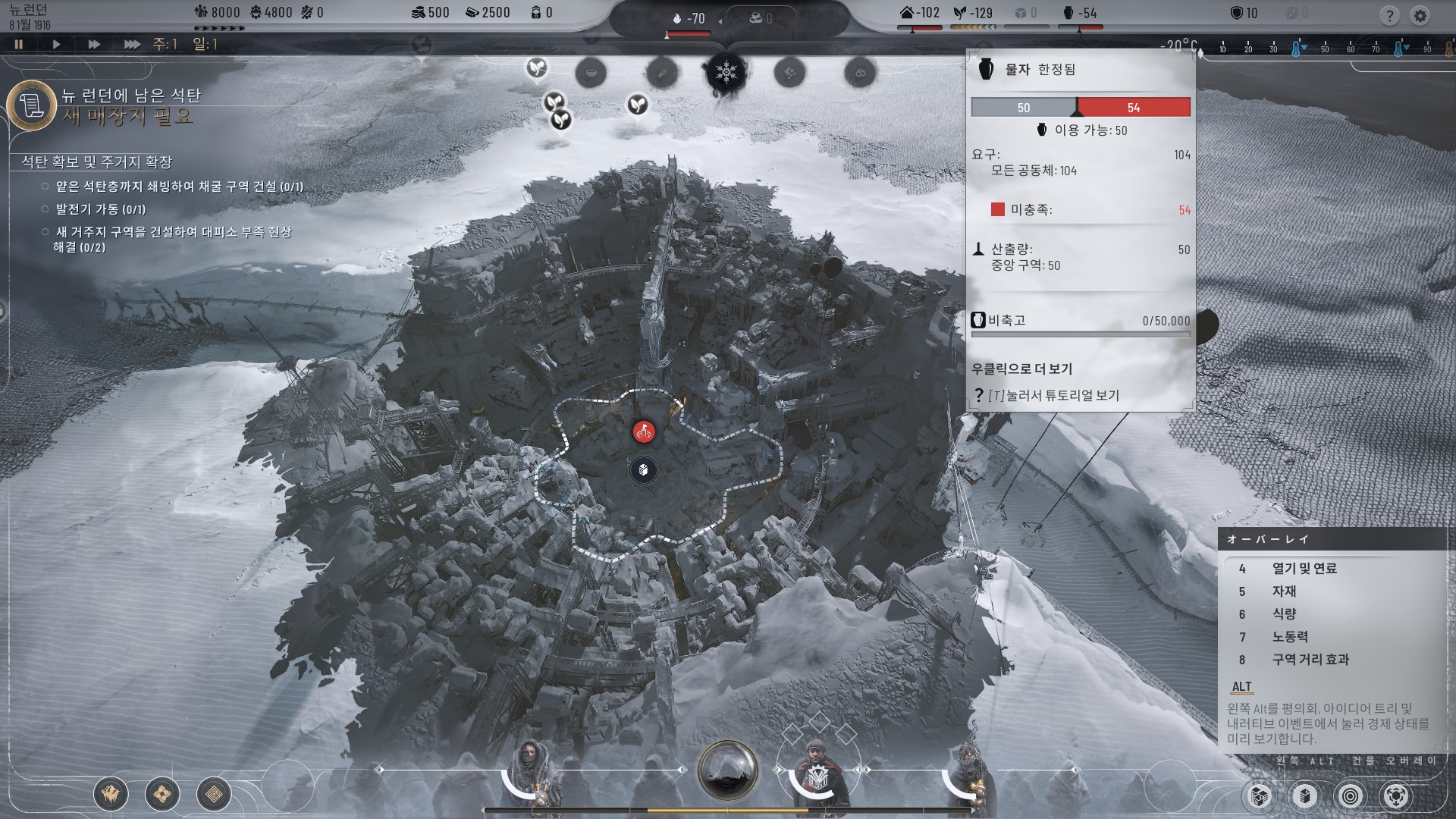Open the quest scroll objective icon
Image resolution: width=1456 pixels, height=819 pixels.
tap(32, 105)
